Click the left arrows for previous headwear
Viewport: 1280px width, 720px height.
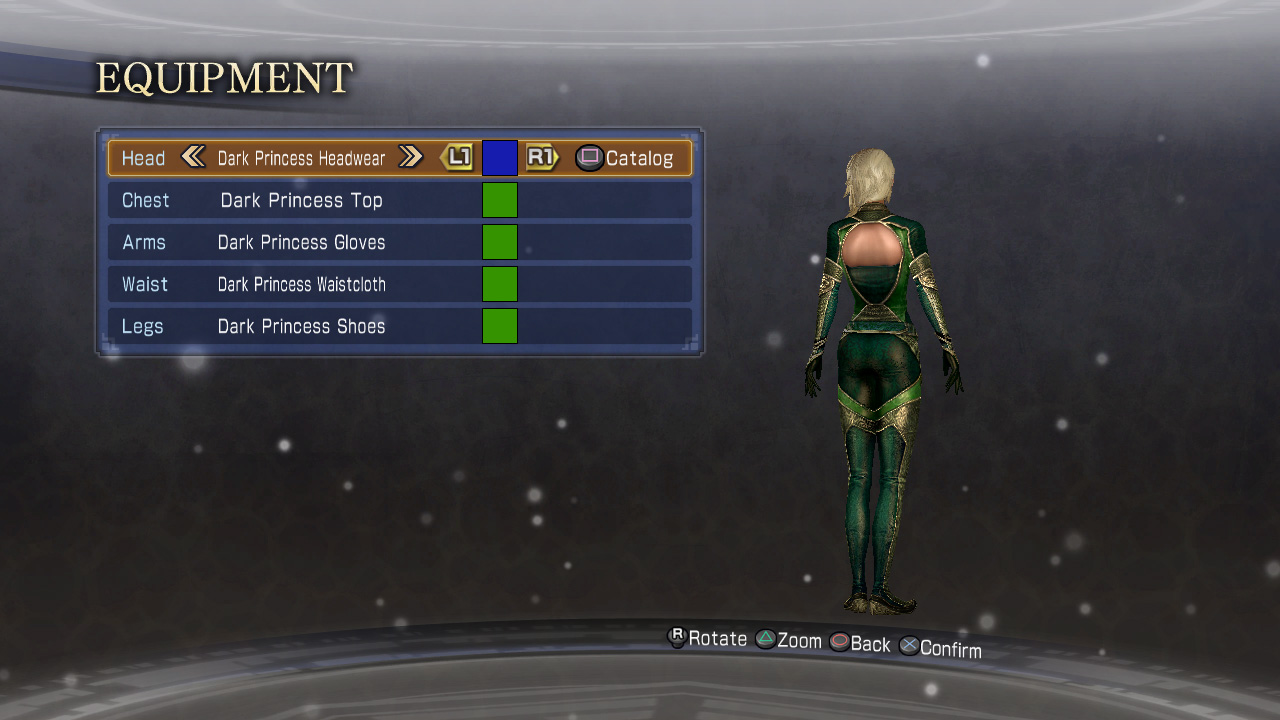pos(193,157)
